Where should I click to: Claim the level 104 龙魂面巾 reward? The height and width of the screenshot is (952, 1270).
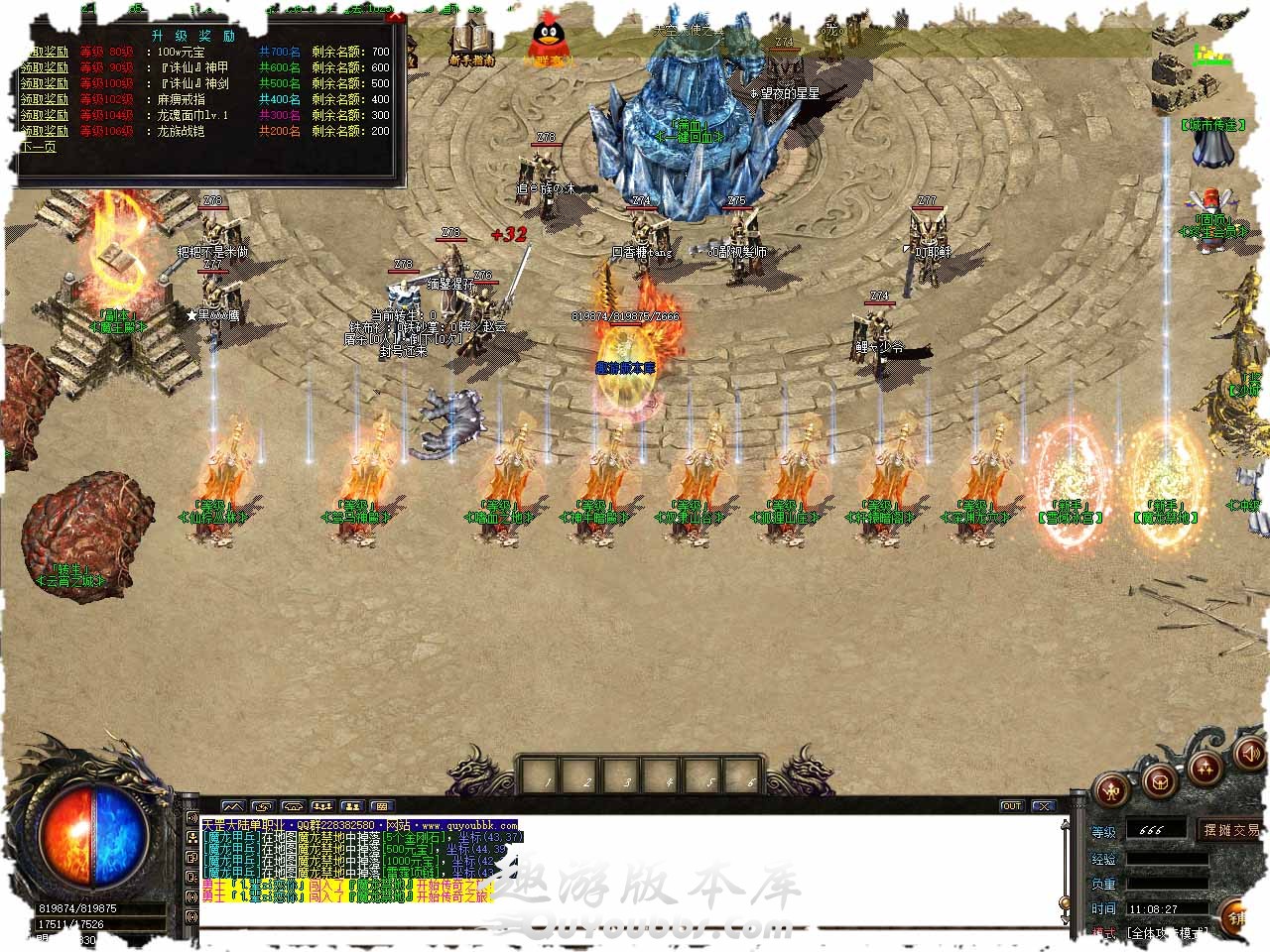click(x=45, y=115)
